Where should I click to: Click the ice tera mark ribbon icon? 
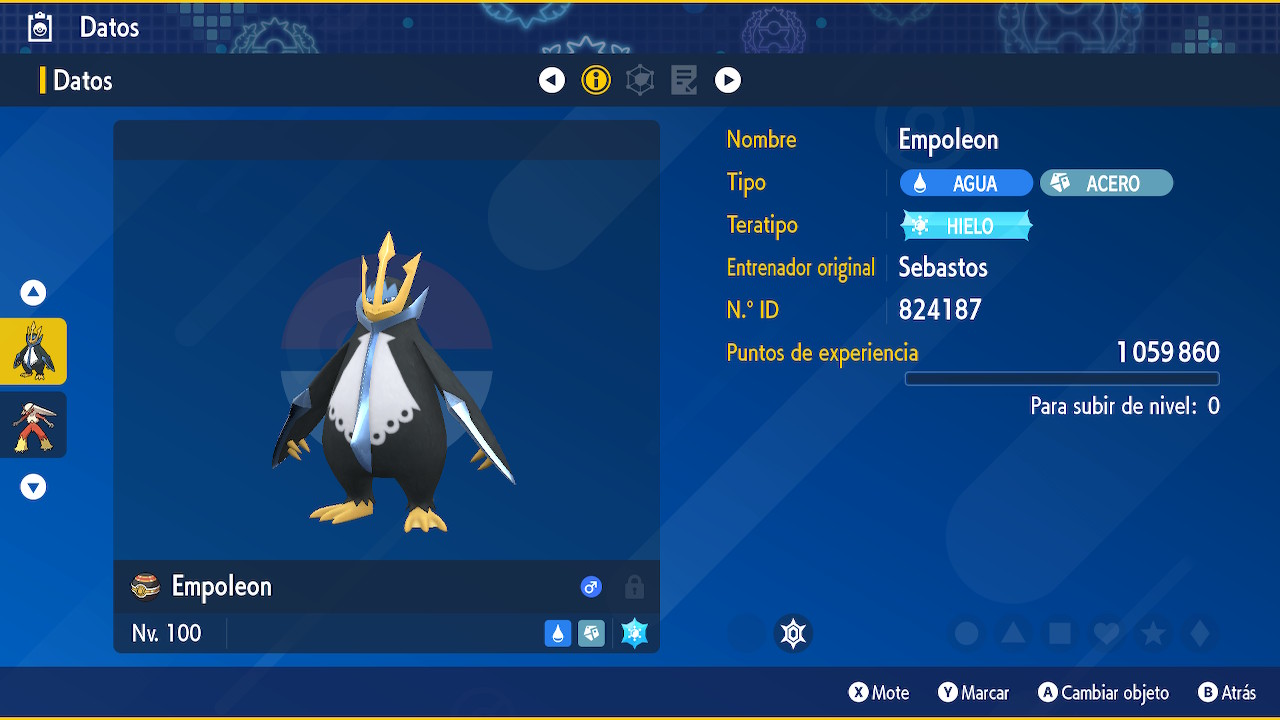(793, 633)
